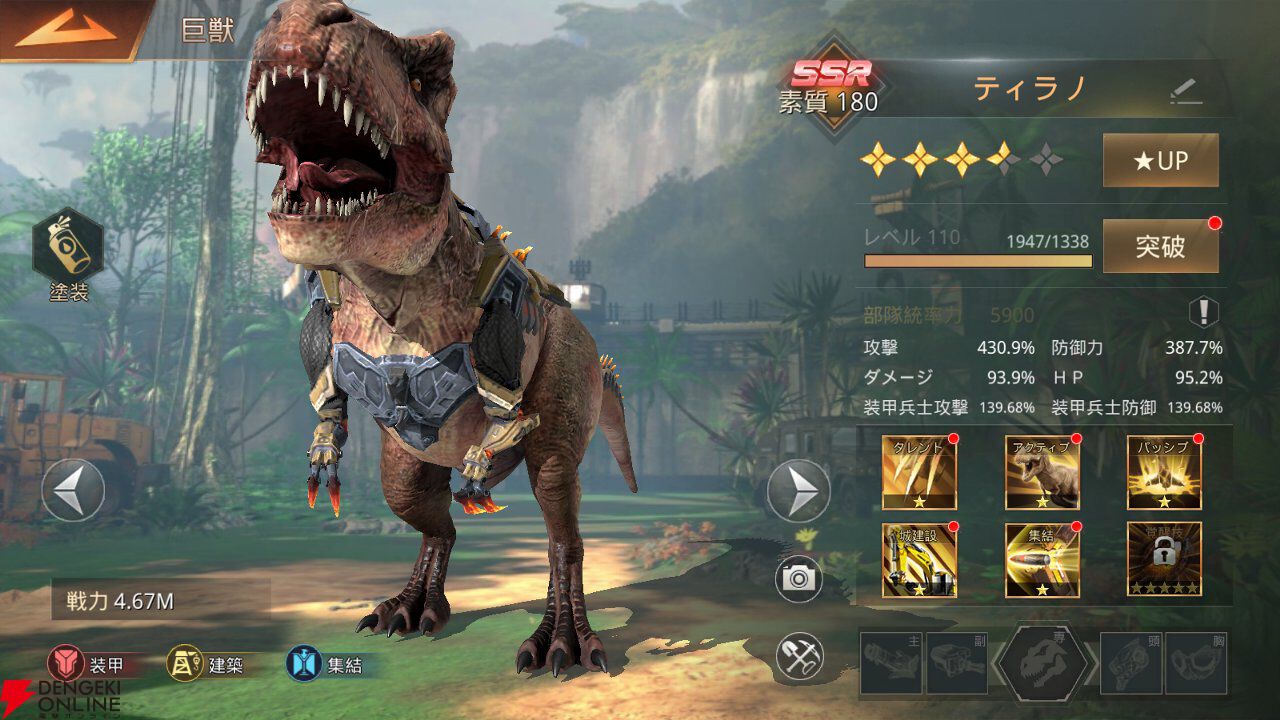
Task: Show stat details via exclamation info icon
Action: pyautogui.click(x=1203, y=313)
